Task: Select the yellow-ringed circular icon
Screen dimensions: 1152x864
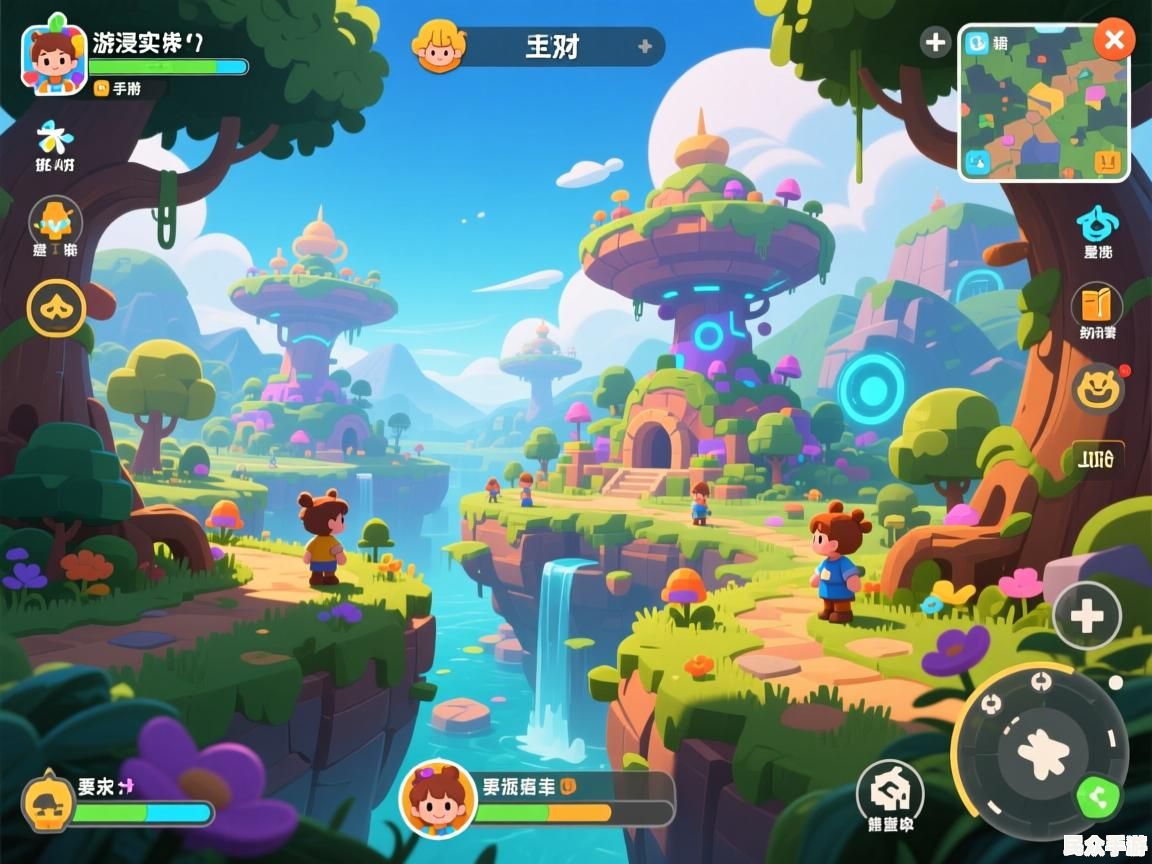Action: coord(56,307)
